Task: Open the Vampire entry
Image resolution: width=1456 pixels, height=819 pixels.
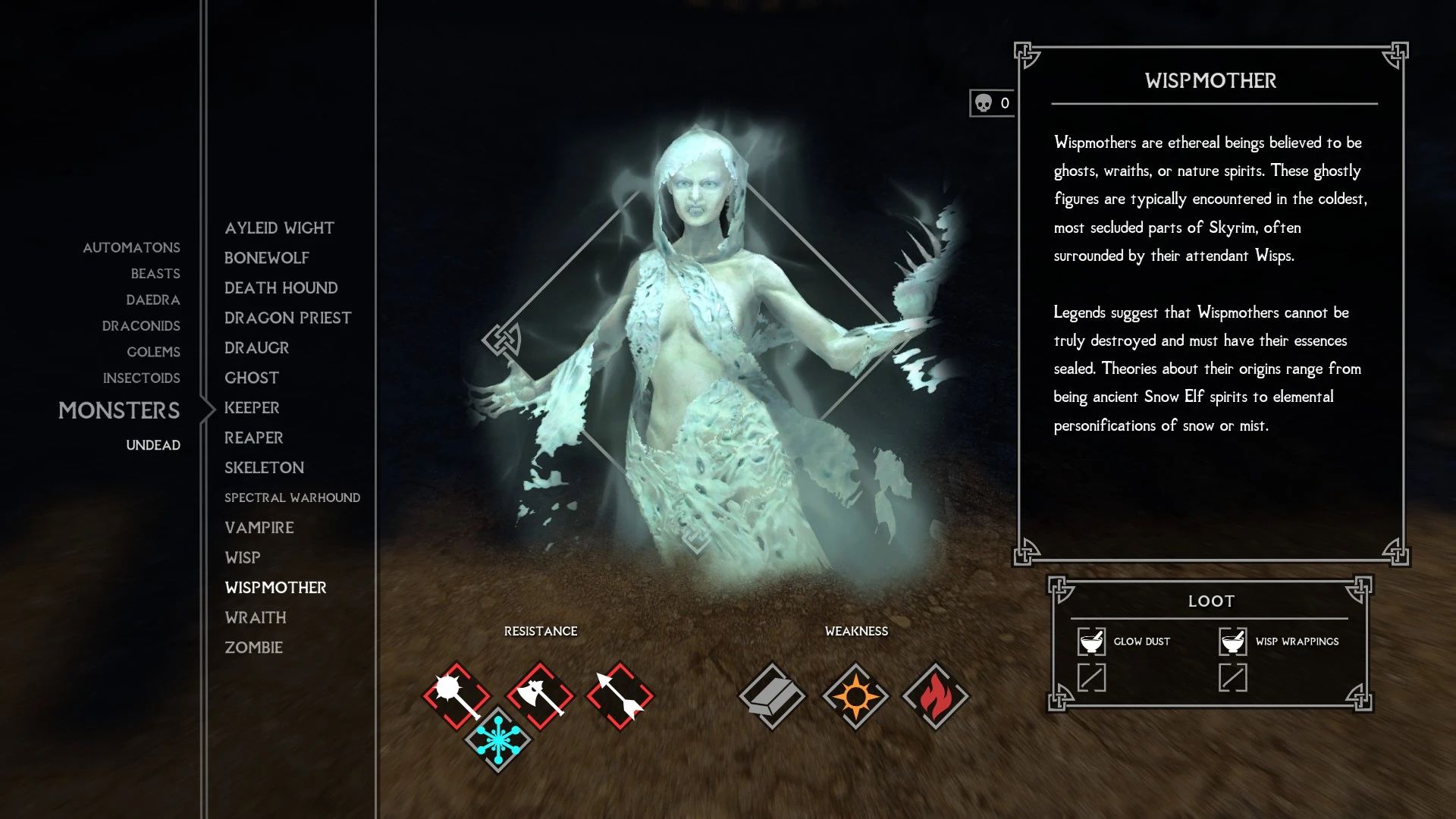Action: pyautogui.click(x=259, y=527)
